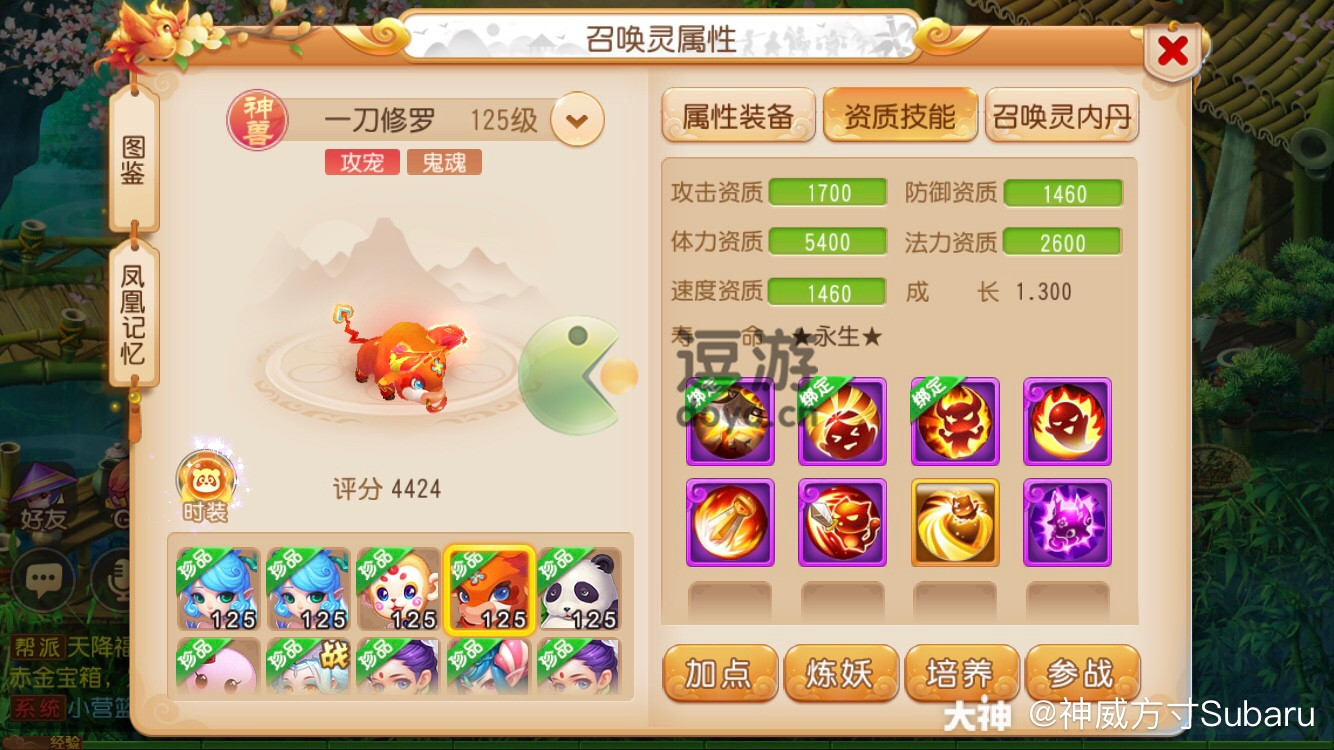Expand the pet level dropdown next to 125级
Image resolution: width=1334 pixels, height=750 pixels.
578,118
